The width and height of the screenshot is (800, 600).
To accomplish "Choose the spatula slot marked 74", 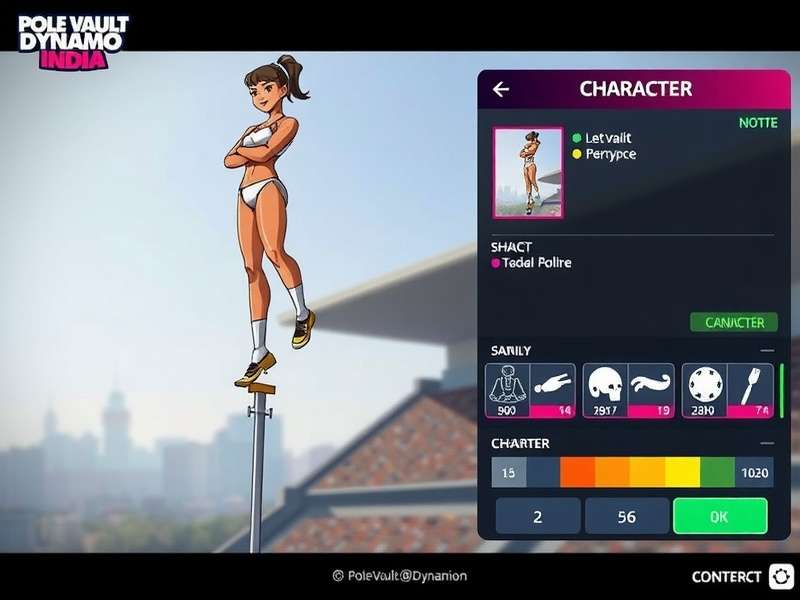I will [750, 389].
